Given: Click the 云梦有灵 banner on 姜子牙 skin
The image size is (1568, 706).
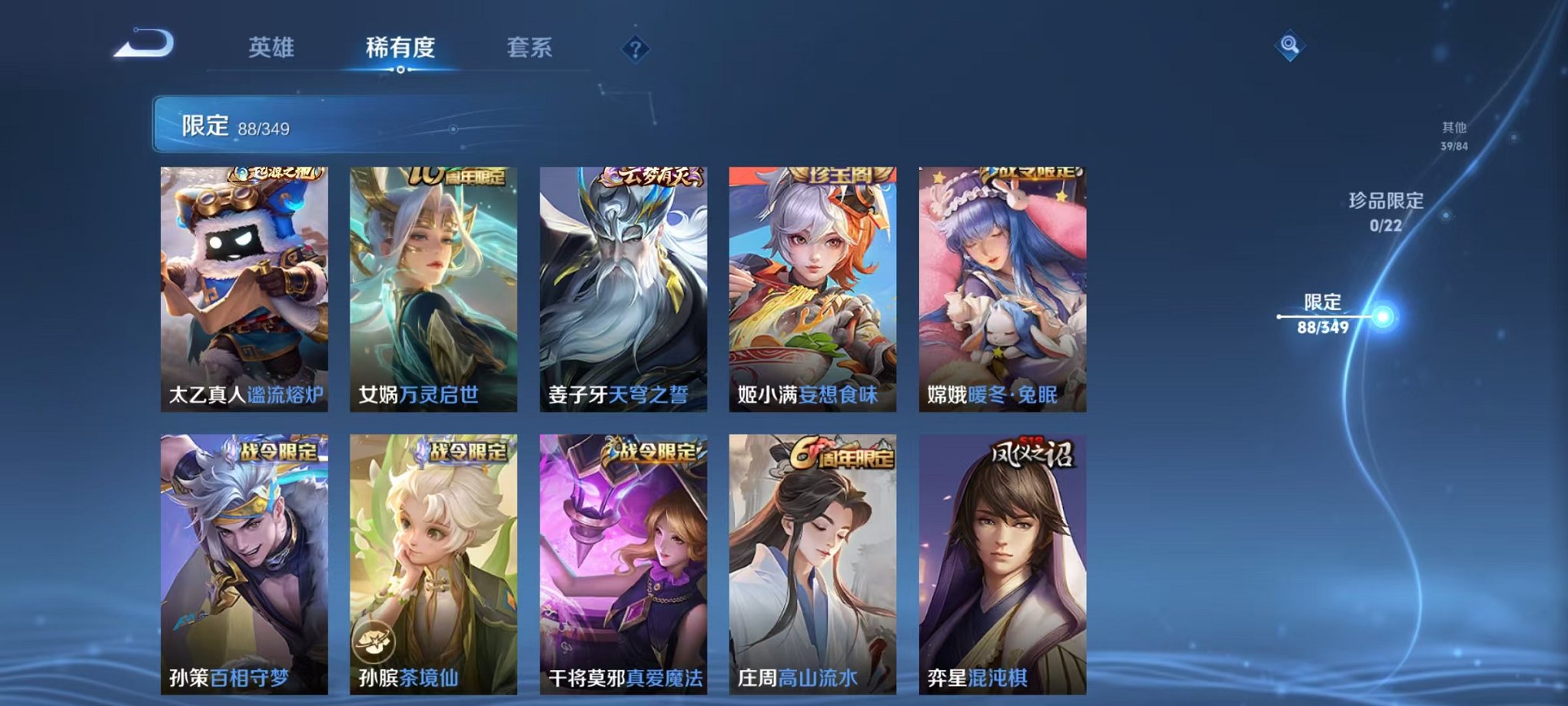Looking at the screenshot, I should 654,176.
